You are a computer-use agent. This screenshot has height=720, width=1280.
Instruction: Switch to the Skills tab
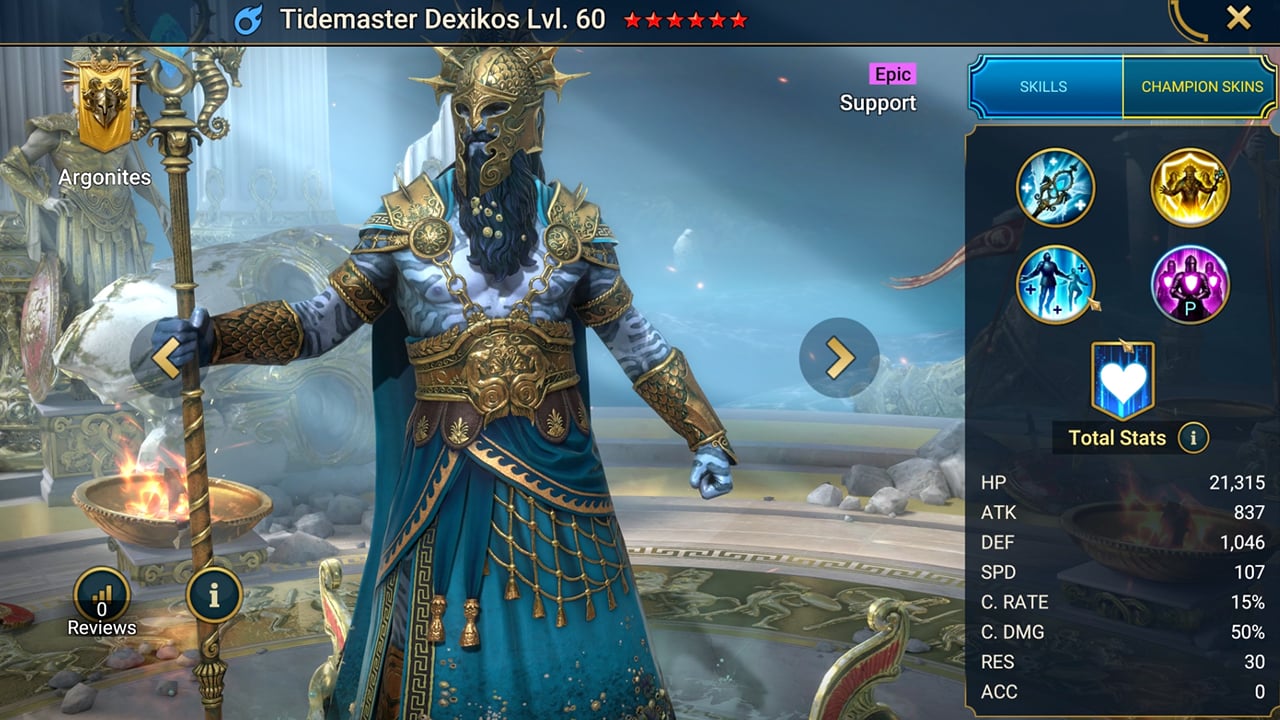point(1044,87)
